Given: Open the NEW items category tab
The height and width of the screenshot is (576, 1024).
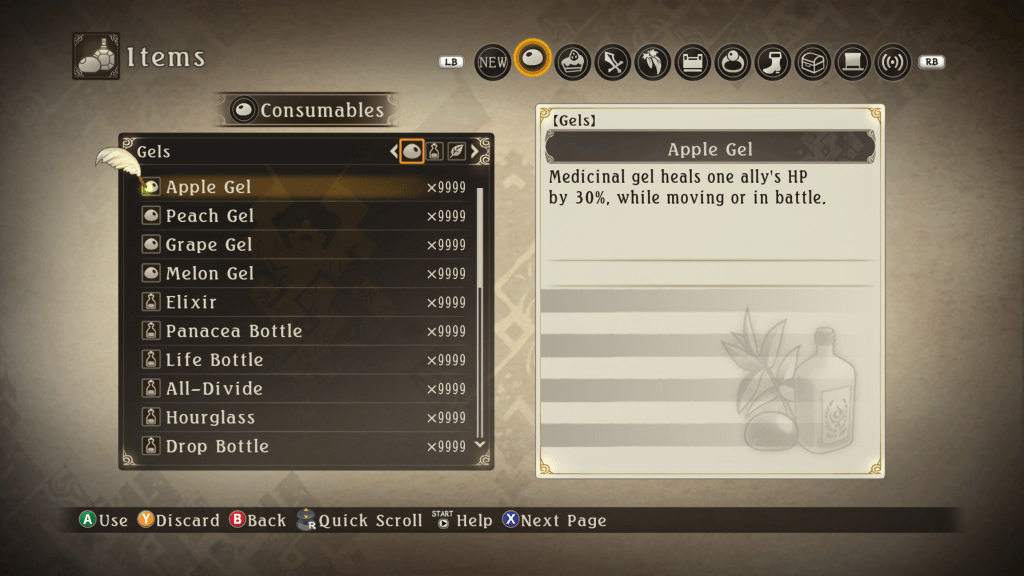Looking at the screenshot, I should 492,62.
